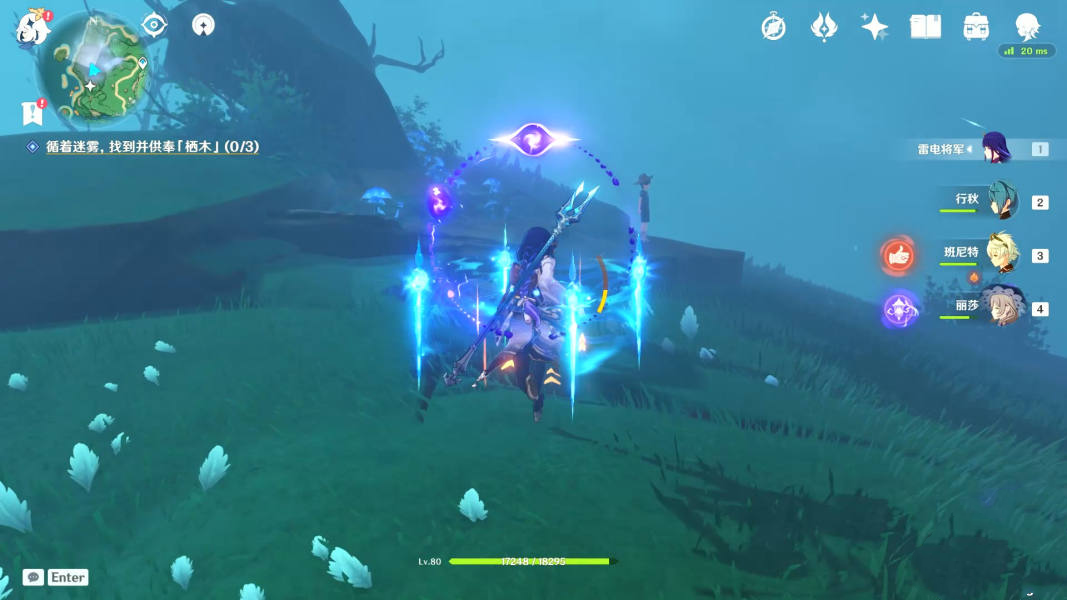Open the backpack inventory
Screen dimensions: 1067x600
976,27
